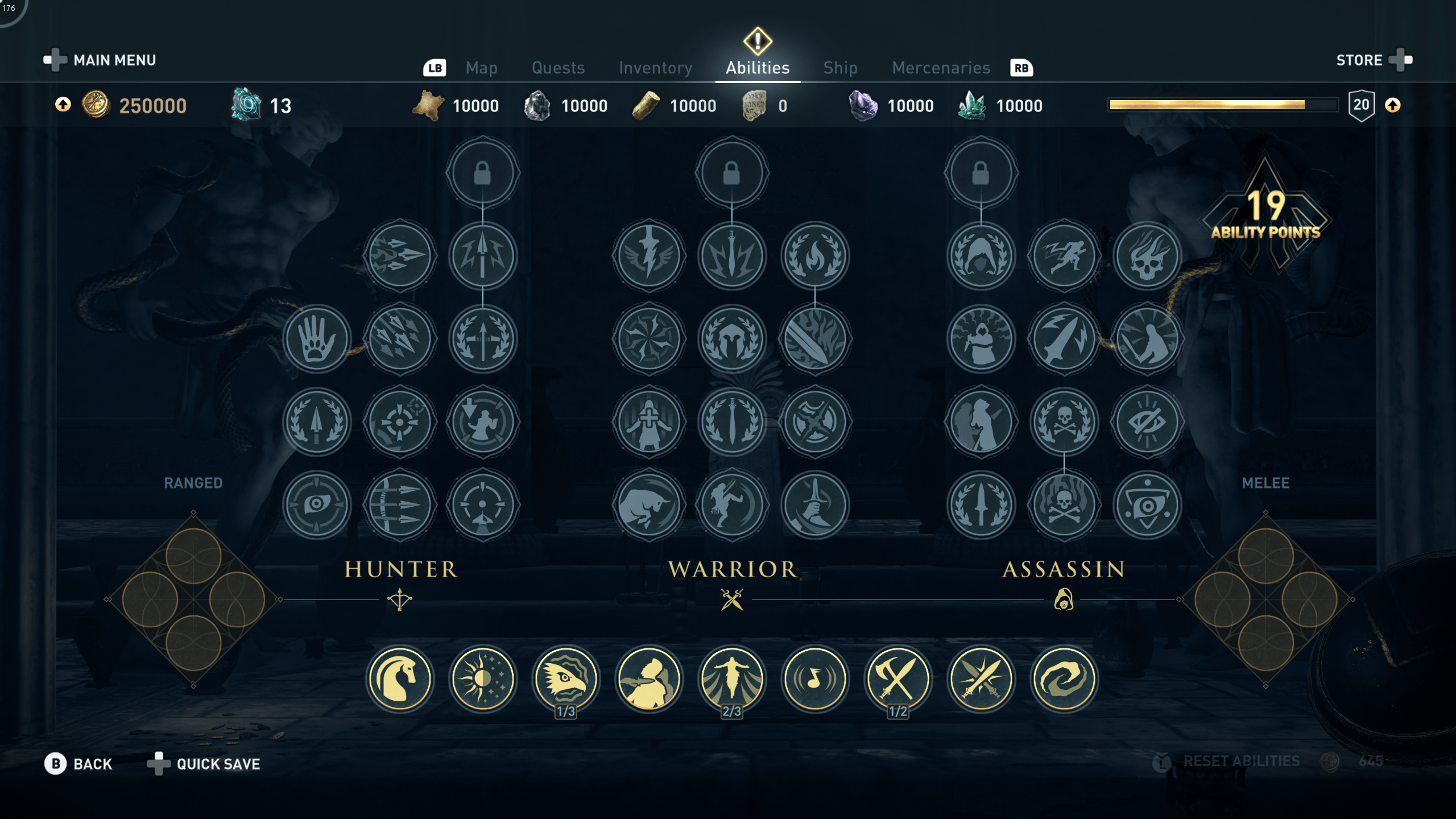Image resolution: width=1456 pixels, height=819 pixels.
Task: Click the horse mount icon in the hotbar
Action: pyautogui.click(x=400, y=678)
